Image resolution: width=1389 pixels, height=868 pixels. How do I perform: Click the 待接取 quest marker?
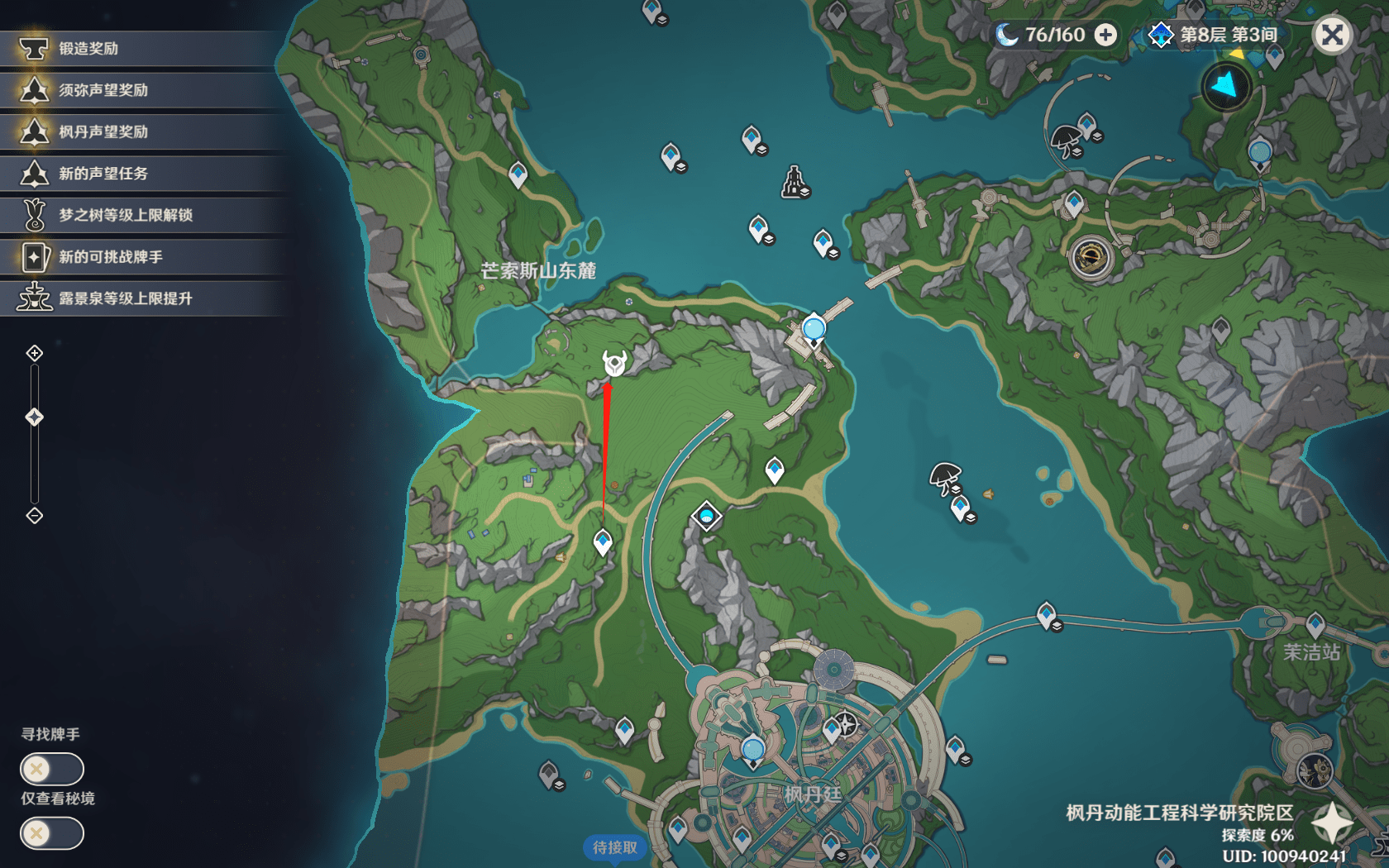(614, 847)
